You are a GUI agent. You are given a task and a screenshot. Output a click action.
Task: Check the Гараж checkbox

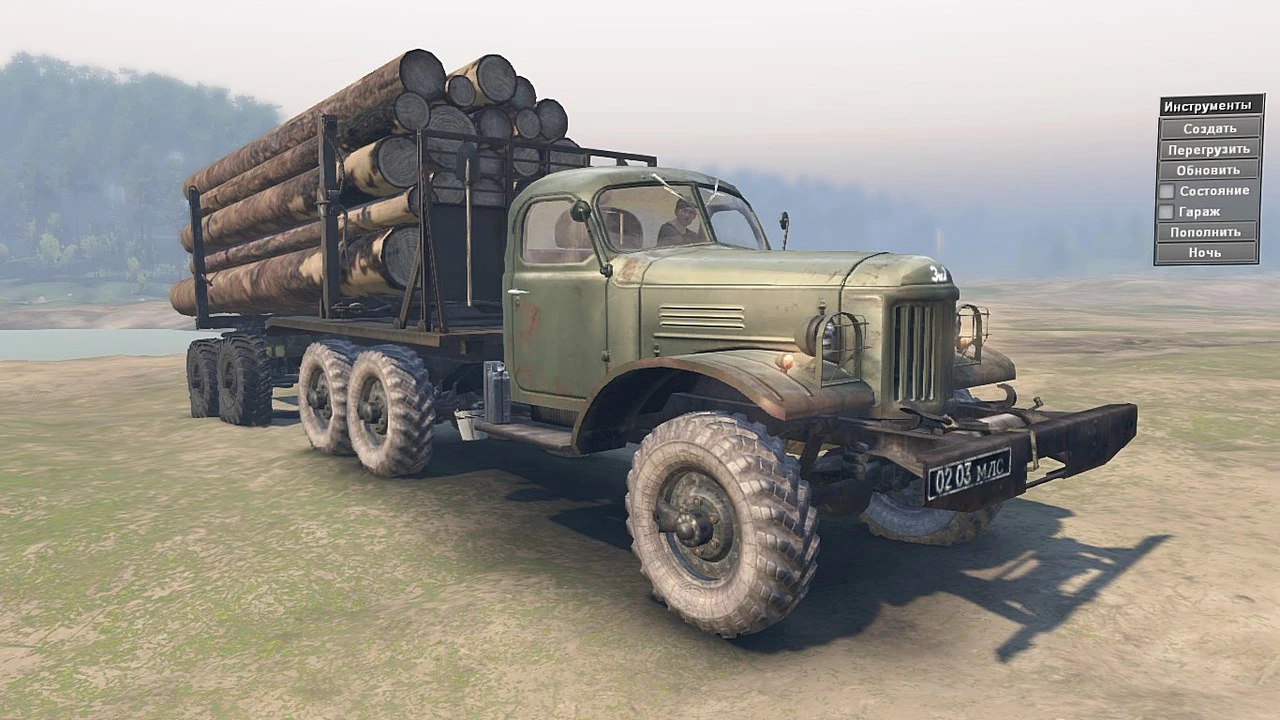pyautogui.click(x=1167, y=211)
